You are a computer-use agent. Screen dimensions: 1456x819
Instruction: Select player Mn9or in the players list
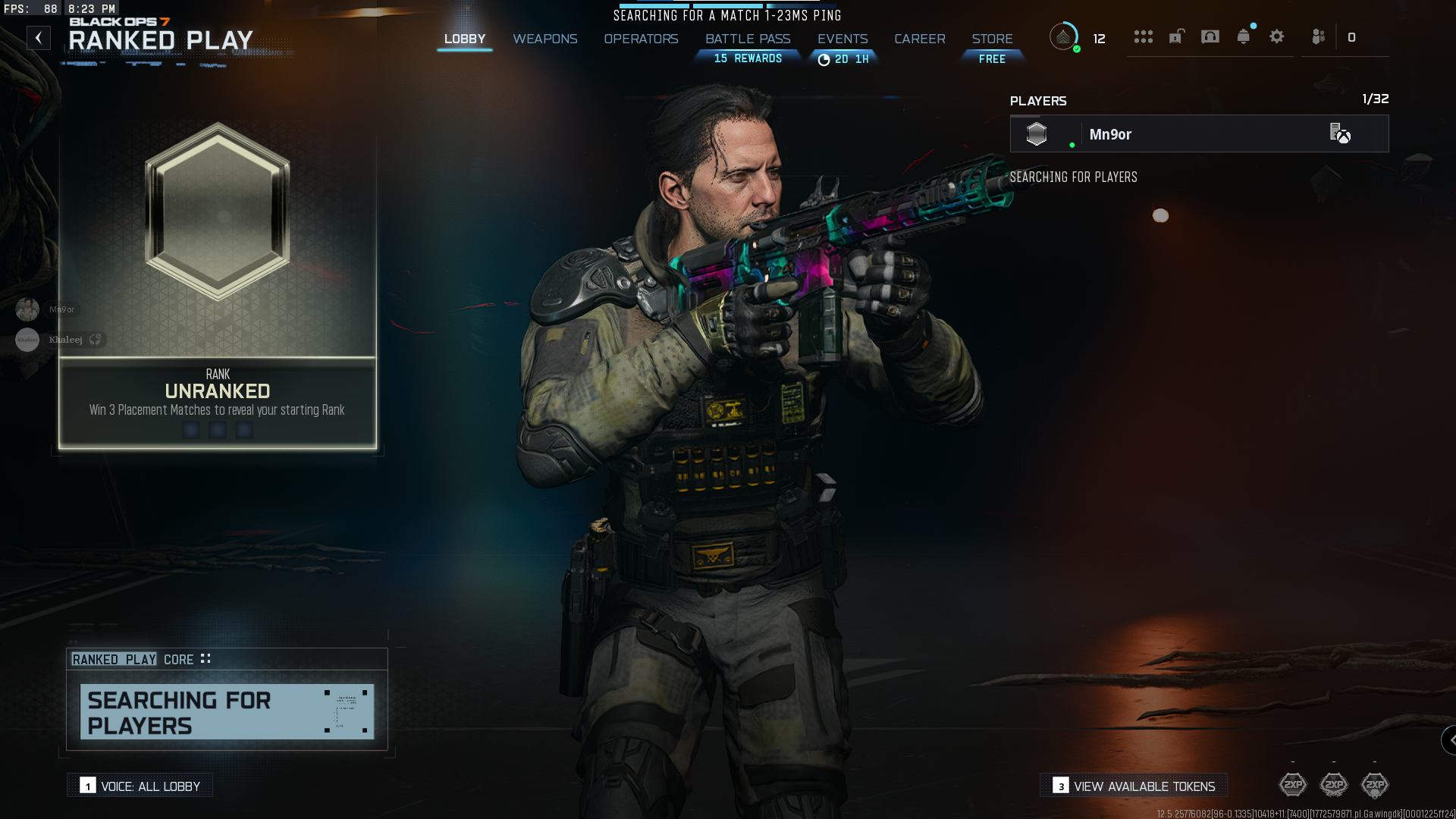pos(1198,134)
